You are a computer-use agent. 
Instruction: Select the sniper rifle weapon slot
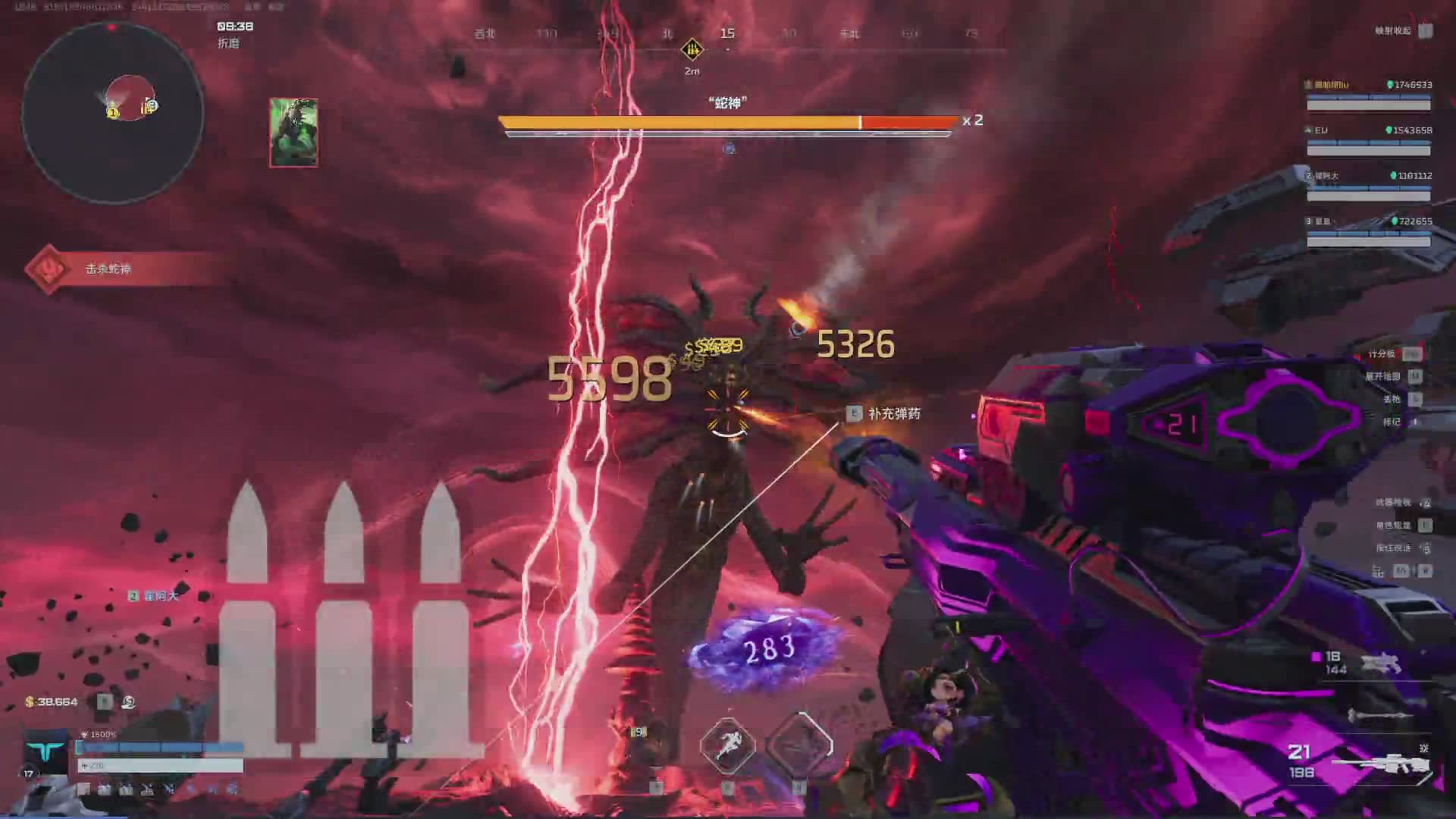pos(1382,762)
